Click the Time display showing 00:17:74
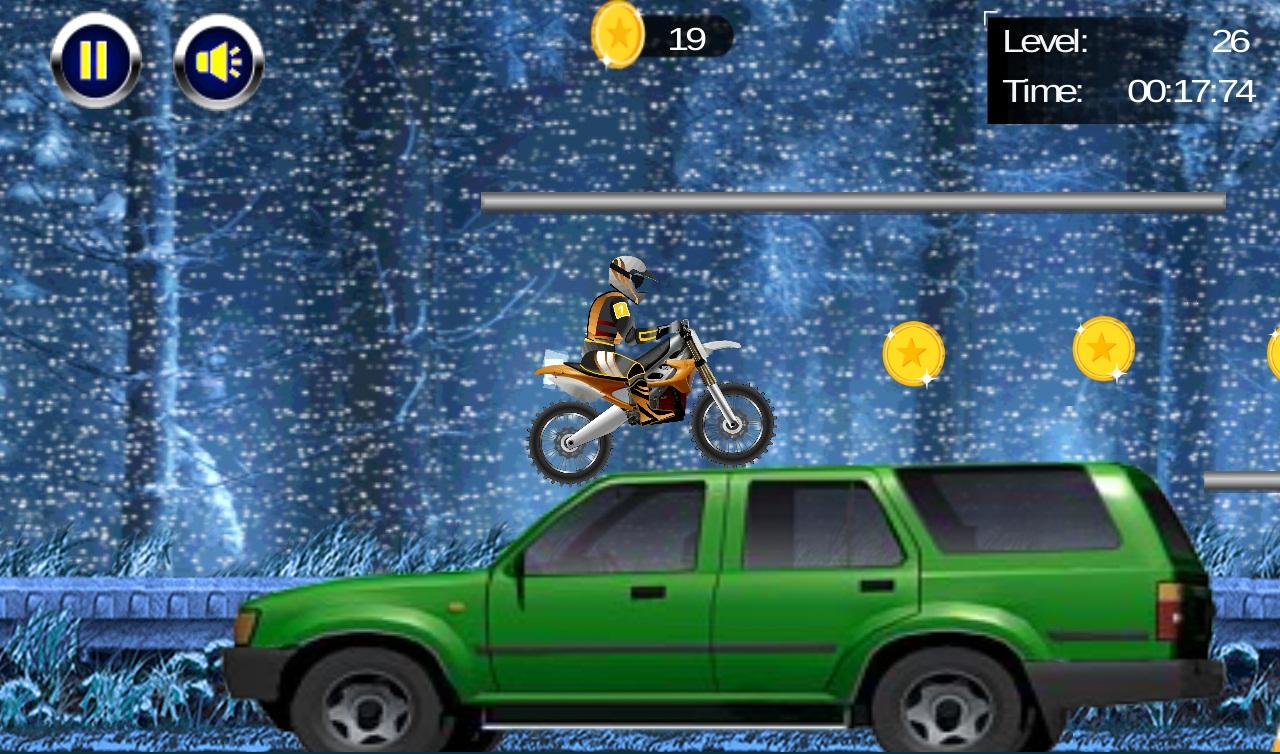The image size is (1280, 754). (x=1190, y=90)
